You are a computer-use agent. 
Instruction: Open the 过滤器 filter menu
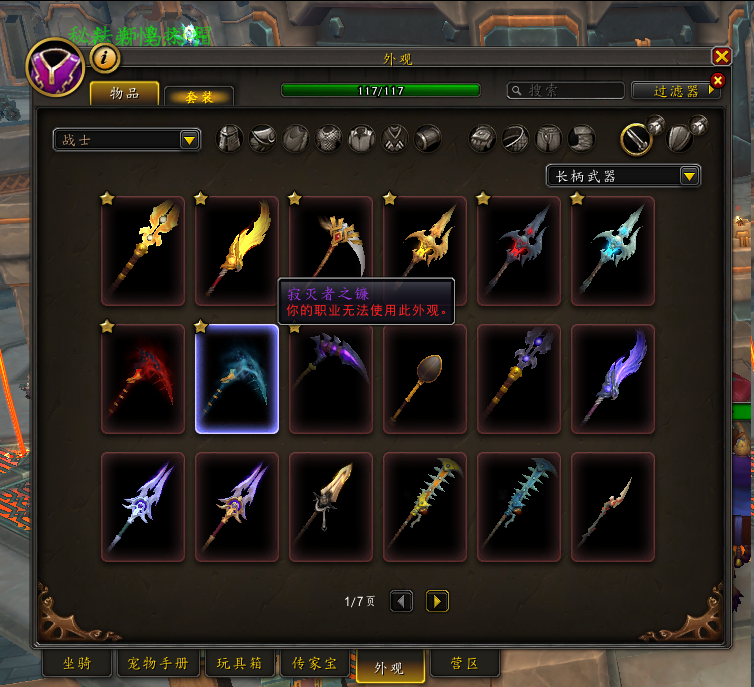676,90
